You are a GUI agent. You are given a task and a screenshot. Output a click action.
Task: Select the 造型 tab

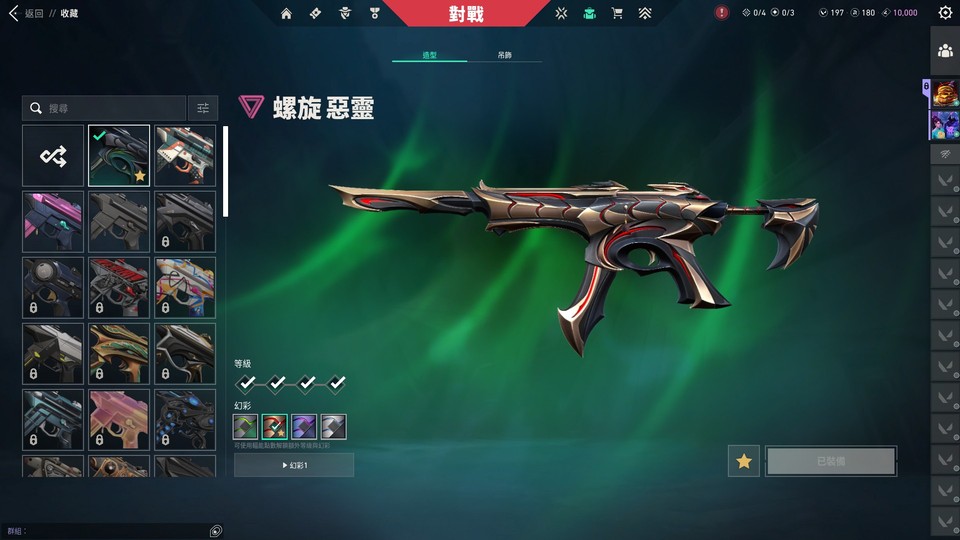click(429, 56)
